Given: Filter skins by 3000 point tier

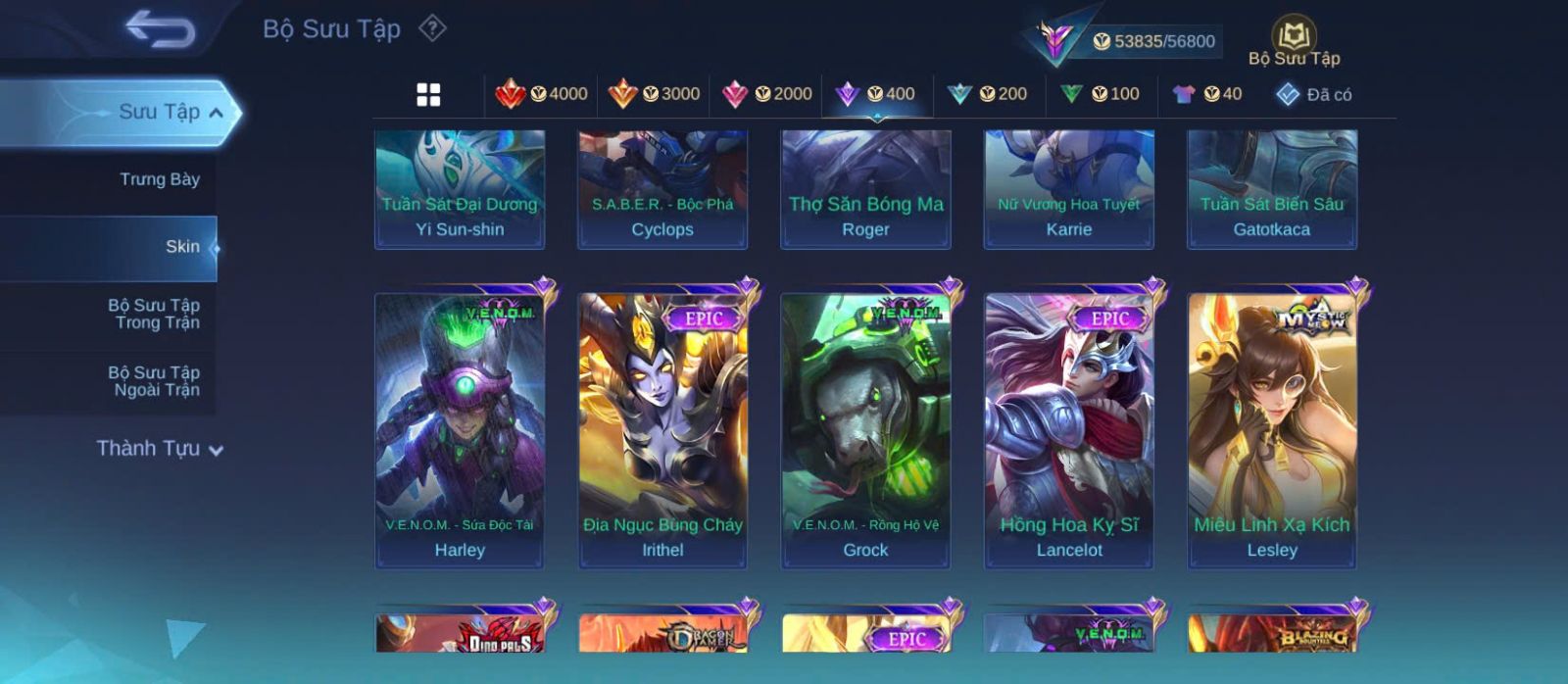Looking at the screenshot, I should [654, 94].
